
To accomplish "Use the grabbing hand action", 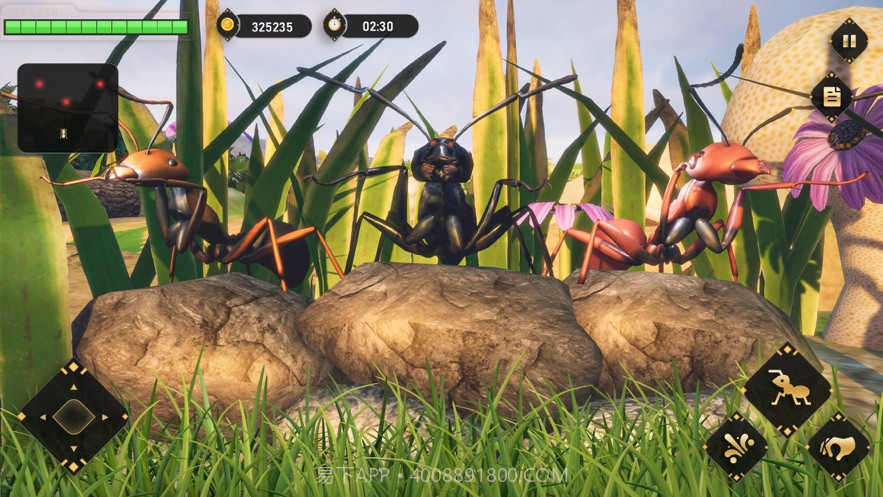I will pyautogui.click(x=838, y=447).
